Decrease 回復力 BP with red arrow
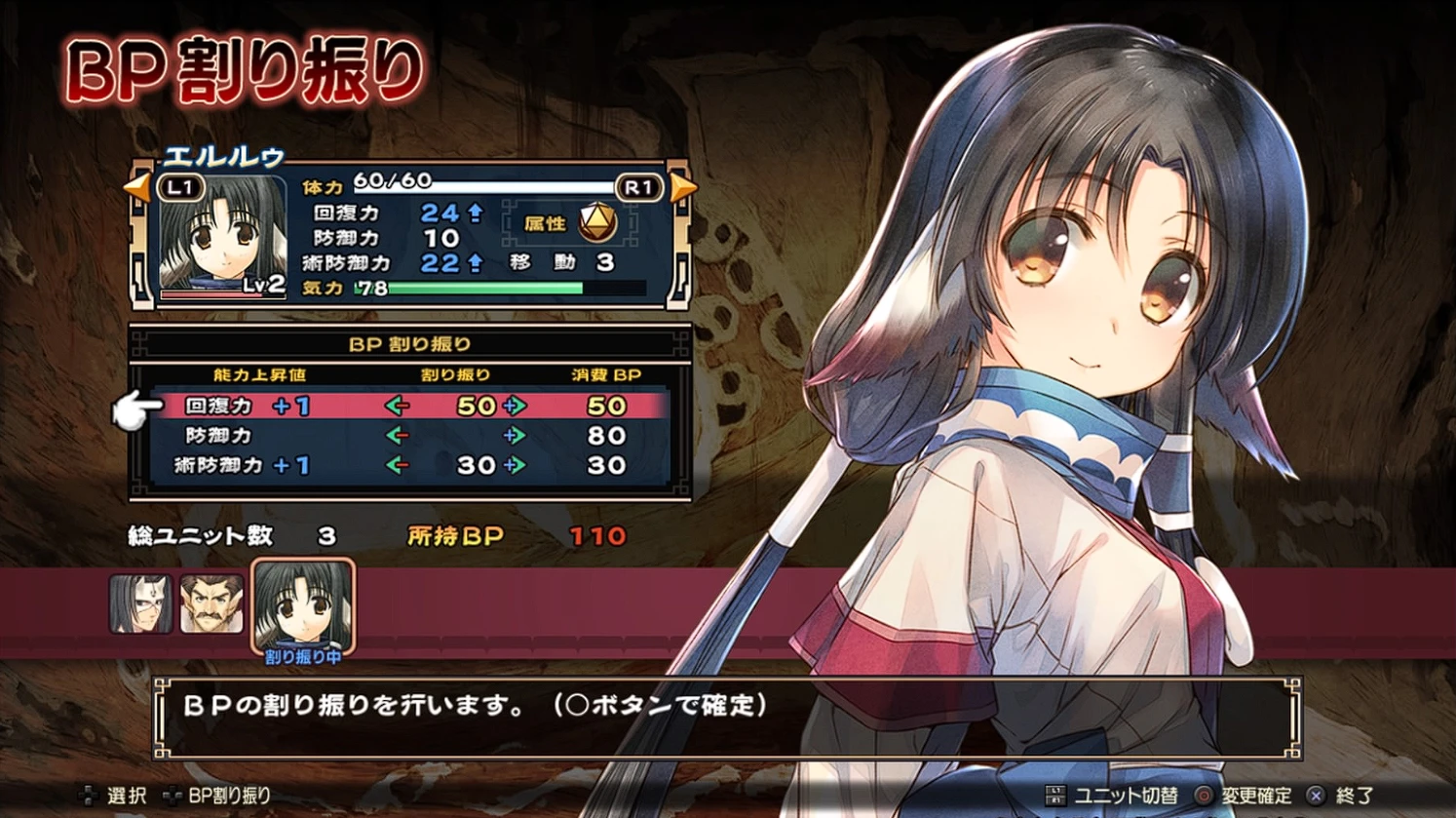The image size is (1456, 818). pyautogui.click(x=397, y=406)
